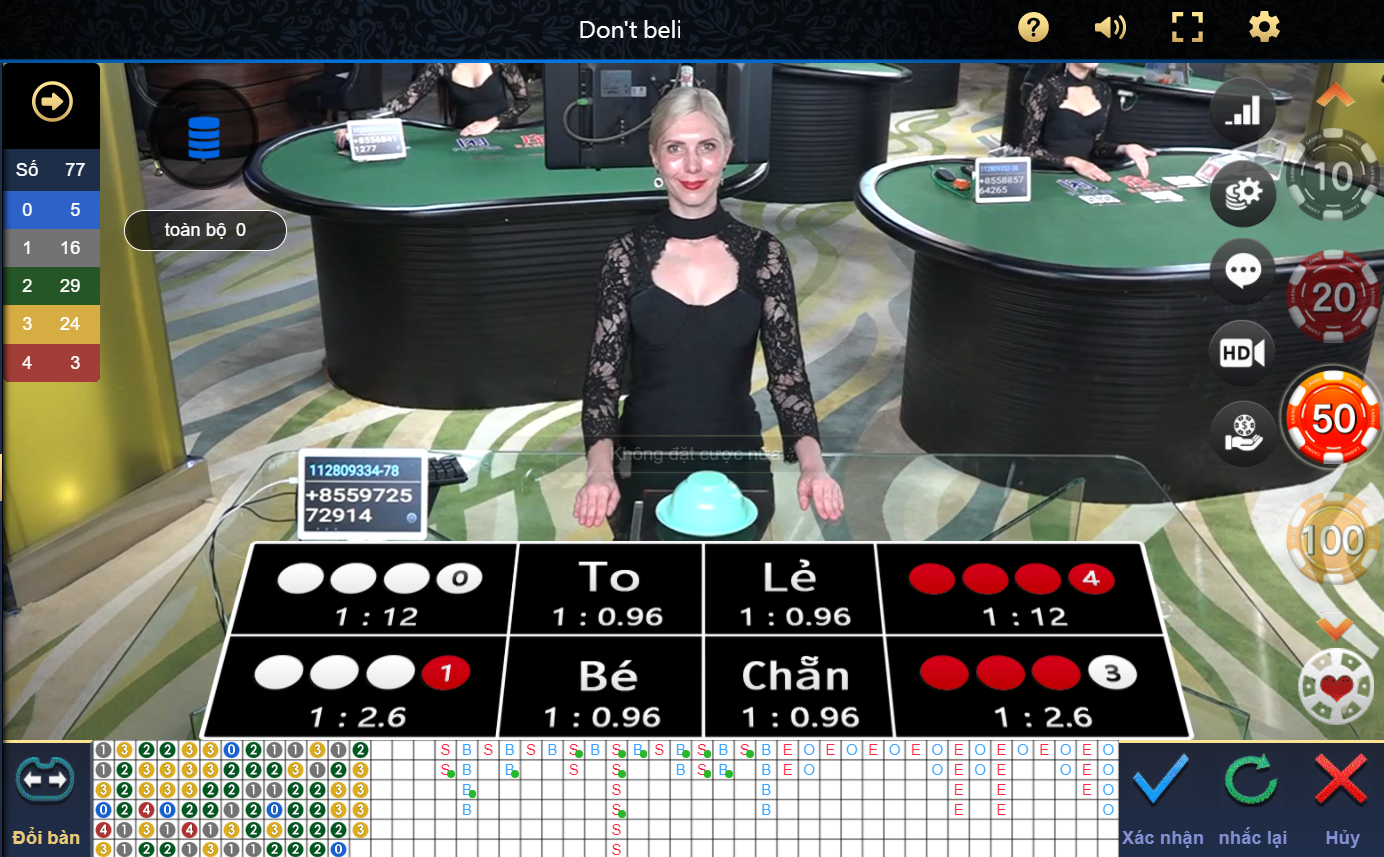Viewport: 1384px width, 857px height.
Task: Open the help question mark icon
Action: click(1033, 27)
